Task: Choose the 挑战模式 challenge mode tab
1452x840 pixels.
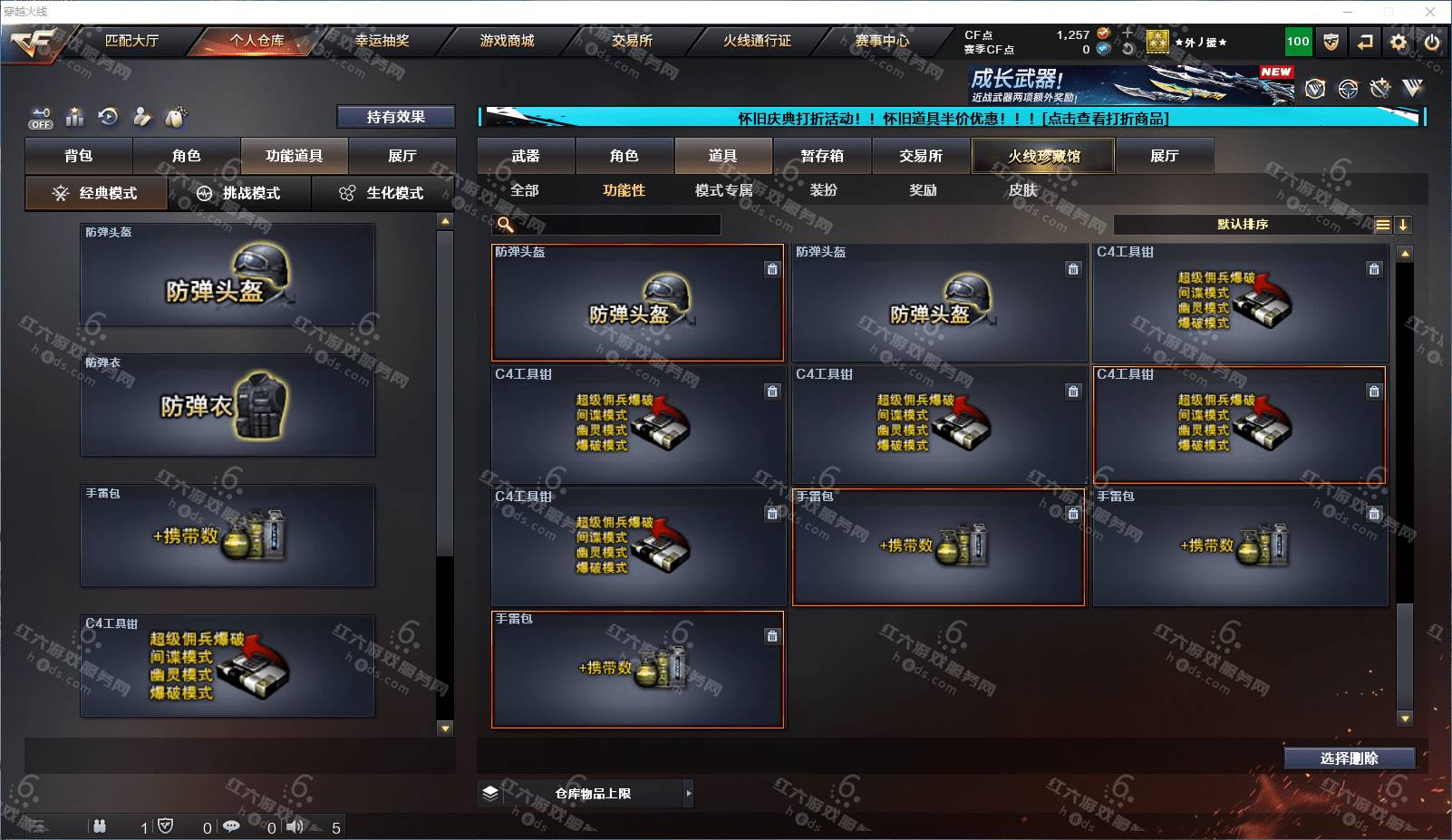Action: click(x=239, y=193)
